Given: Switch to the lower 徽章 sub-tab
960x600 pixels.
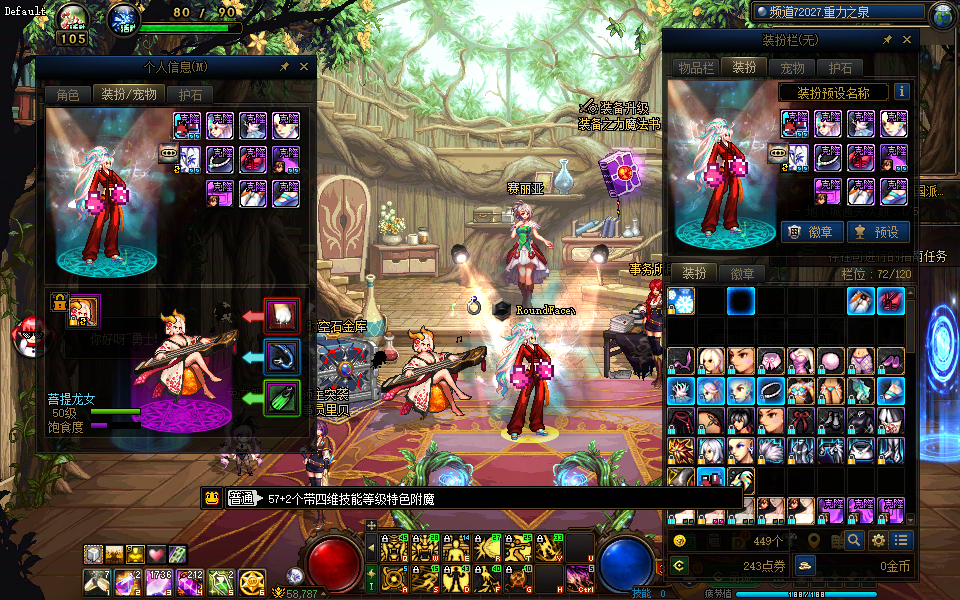Looking at the screenshot, I should [742, 273].
